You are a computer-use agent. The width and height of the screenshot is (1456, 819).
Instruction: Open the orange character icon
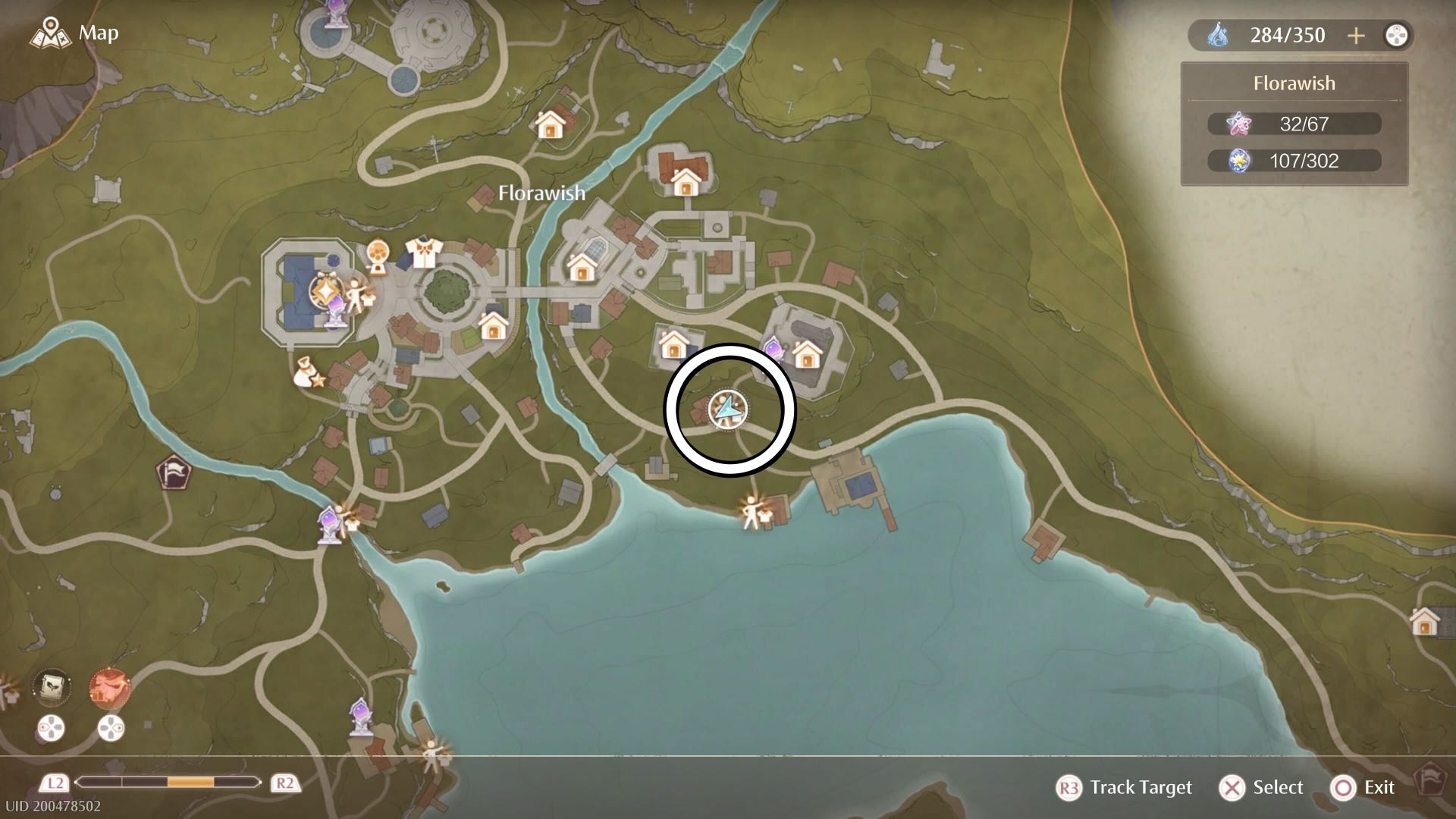click(x=110, y=689)
